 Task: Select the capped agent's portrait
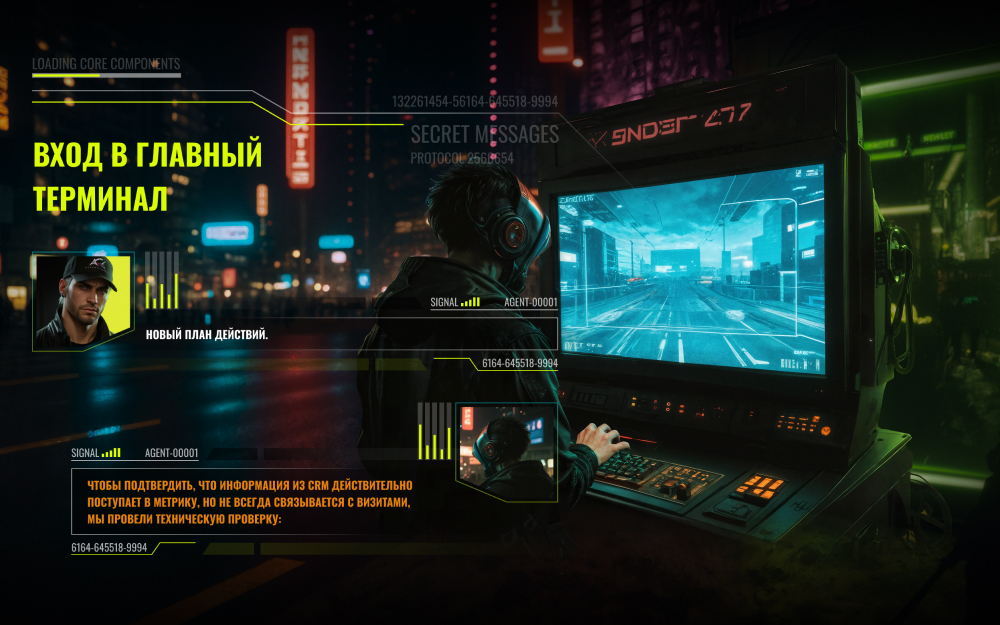(x=82, y=301)
